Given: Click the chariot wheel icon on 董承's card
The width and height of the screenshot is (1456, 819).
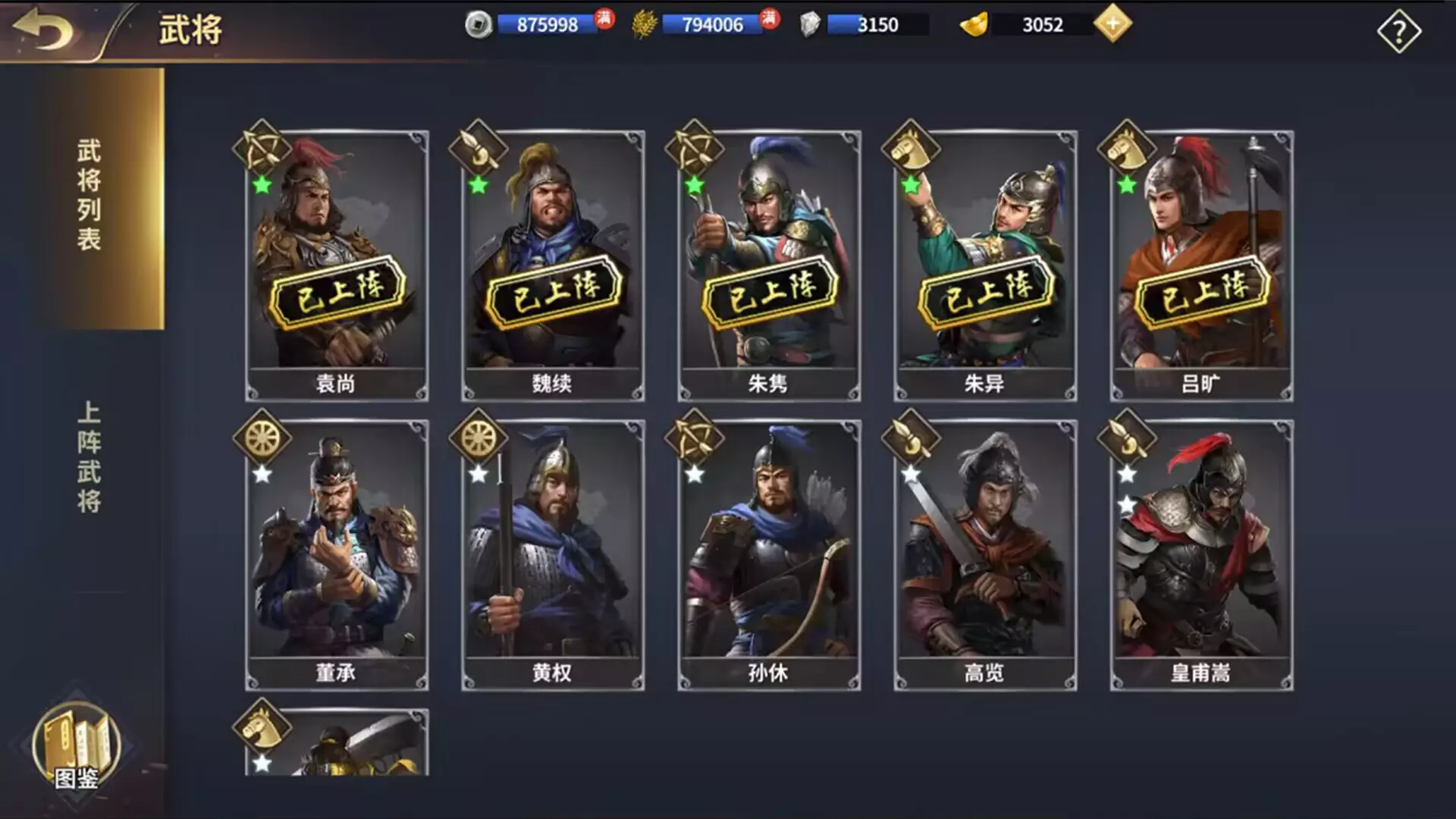Looking at the screenshot, I should tap(264, 440).
